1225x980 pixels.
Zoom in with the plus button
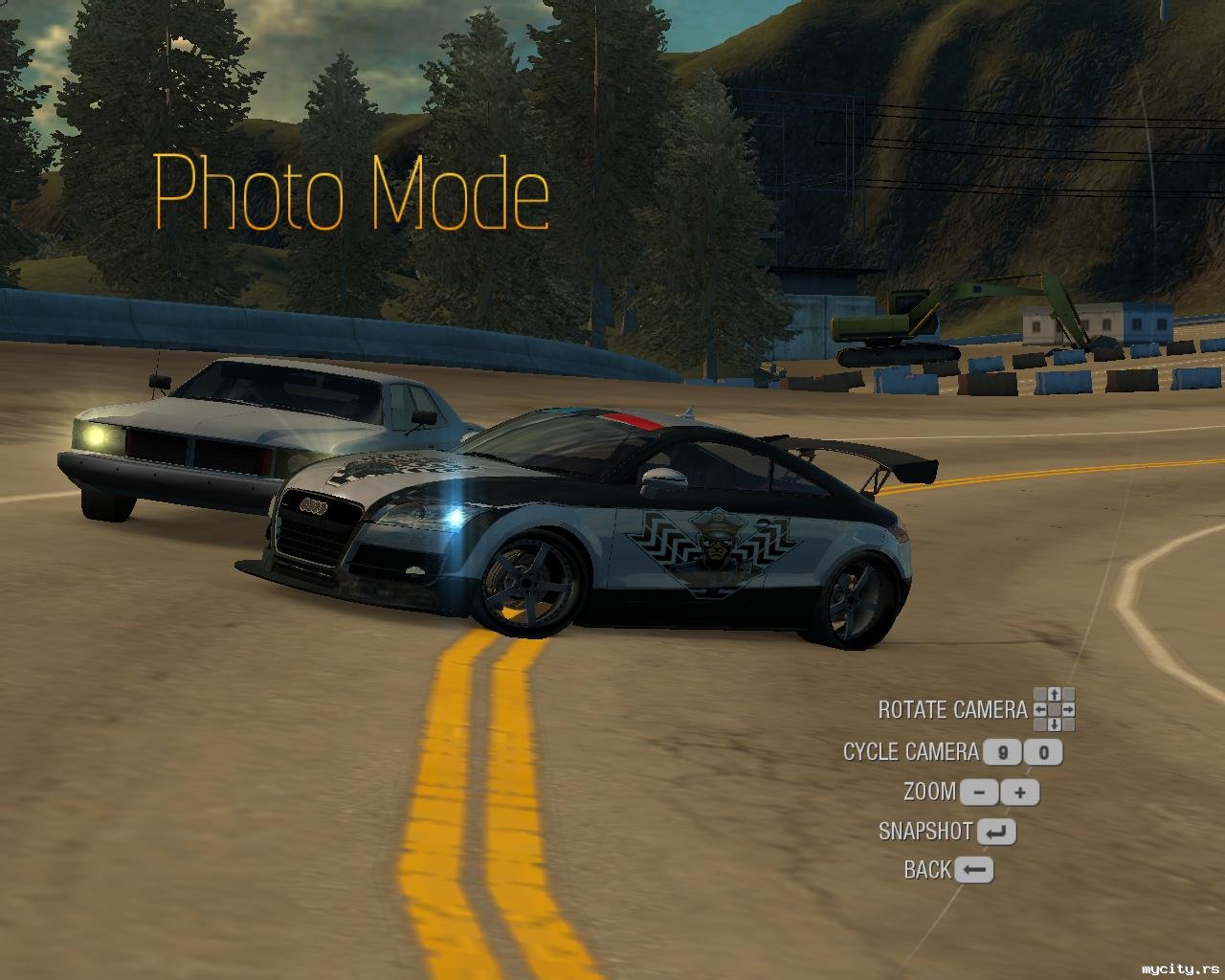1020,792
